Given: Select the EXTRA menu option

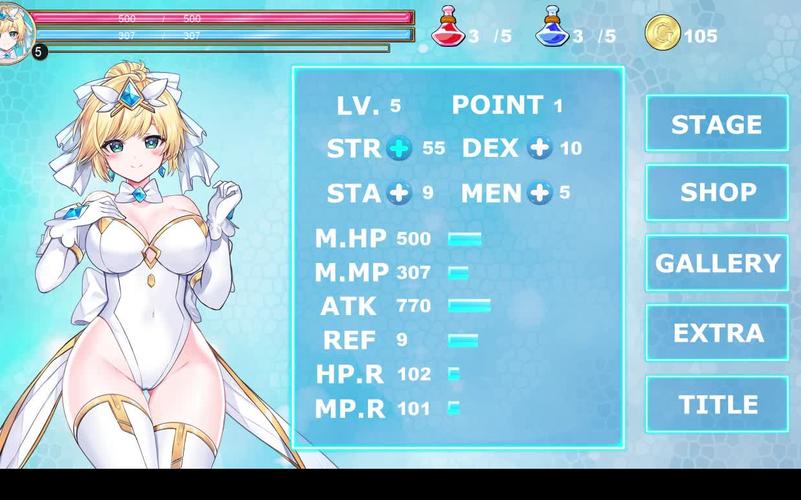Looking at the screenshot, I should point(716,333).
